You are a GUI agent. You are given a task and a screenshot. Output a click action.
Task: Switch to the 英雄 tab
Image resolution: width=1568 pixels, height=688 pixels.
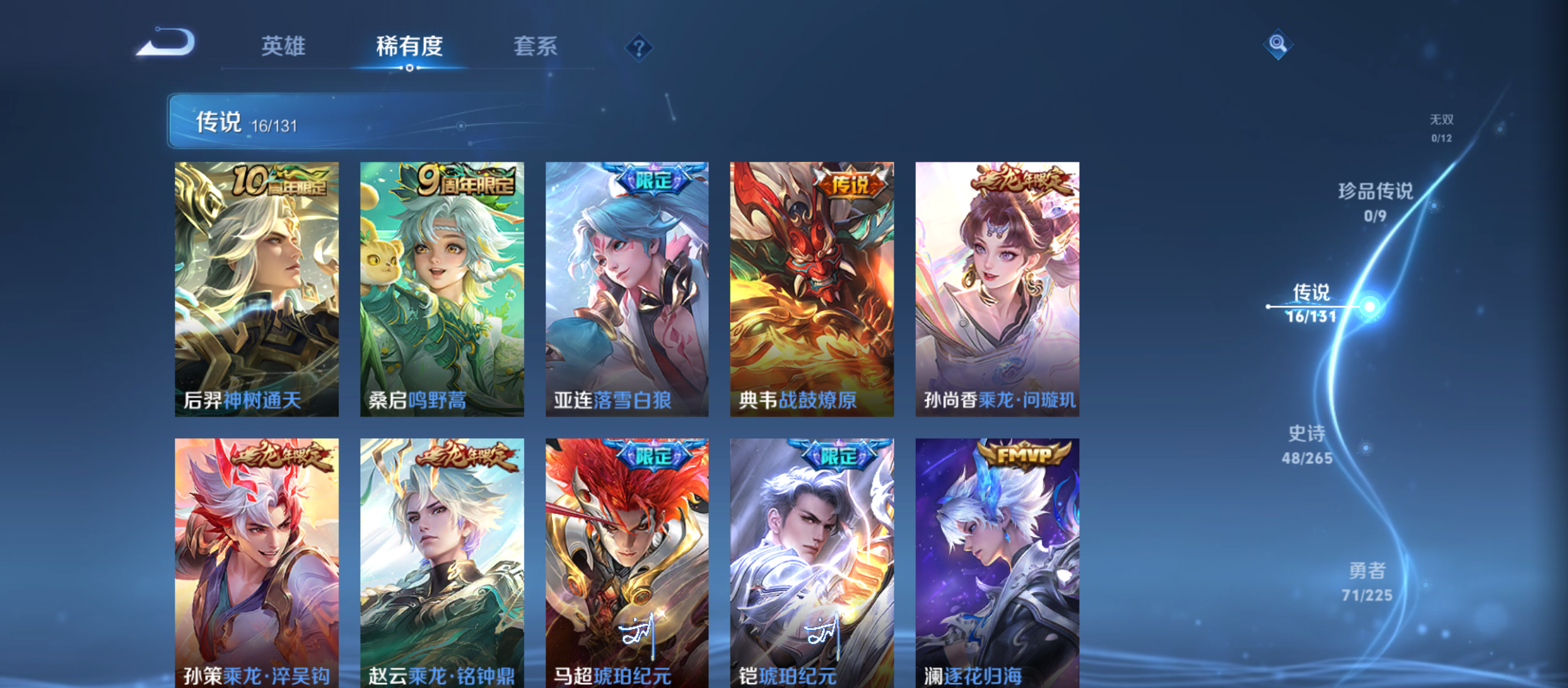[283, 46]
